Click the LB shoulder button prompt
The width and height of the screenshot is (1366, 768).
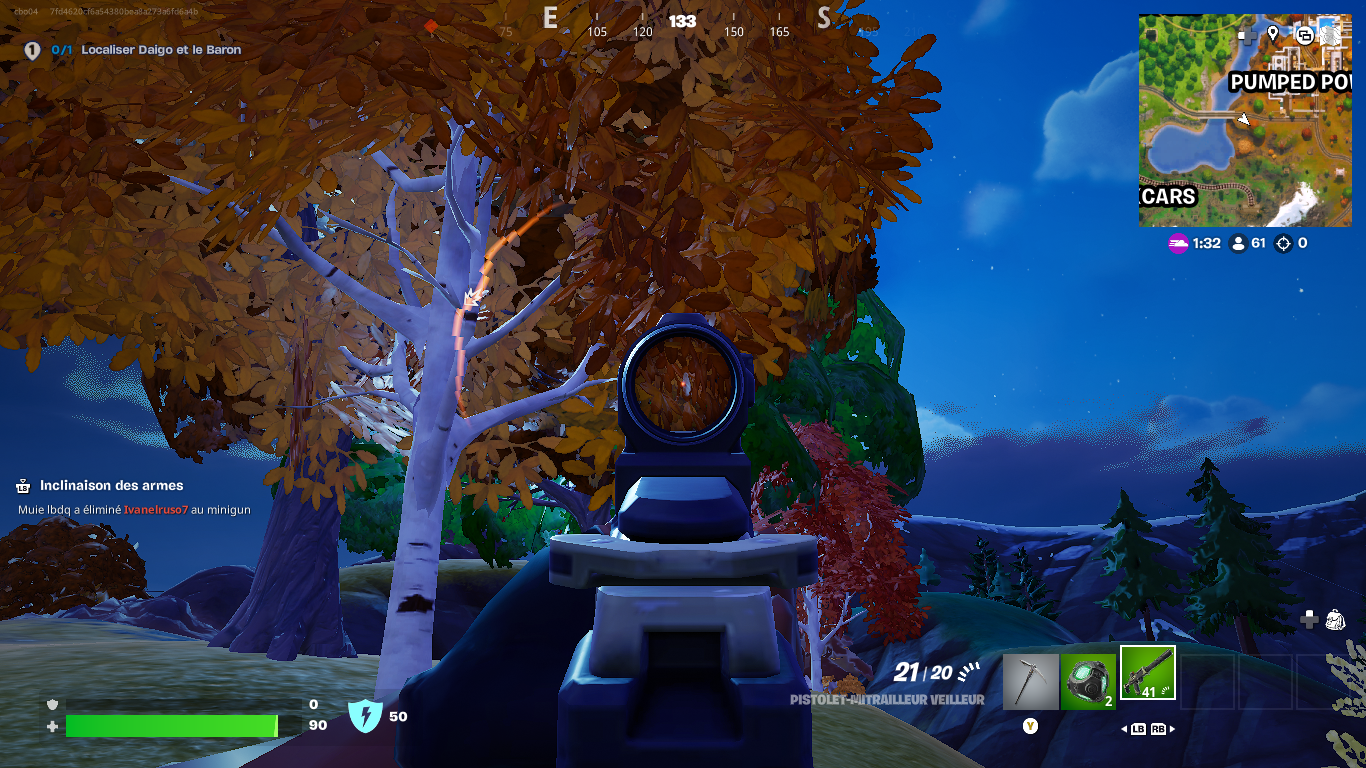1138,729
